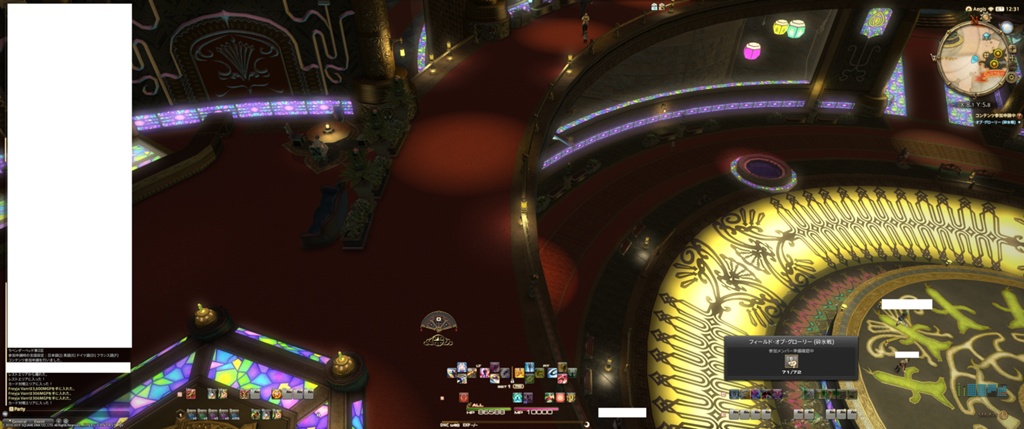
Task: Click the participant icon in duty window
Action: click(x=791, y=361)
